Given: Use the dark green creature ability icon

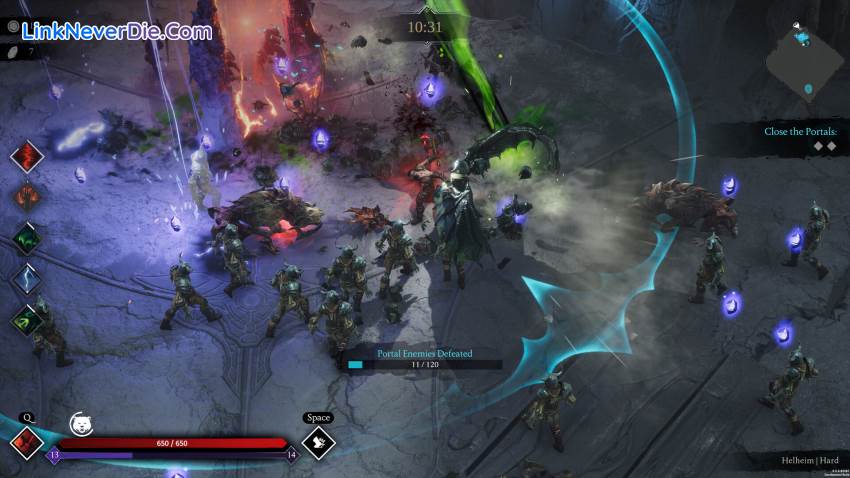Looking at the screenshot, I should pos(27,238).
